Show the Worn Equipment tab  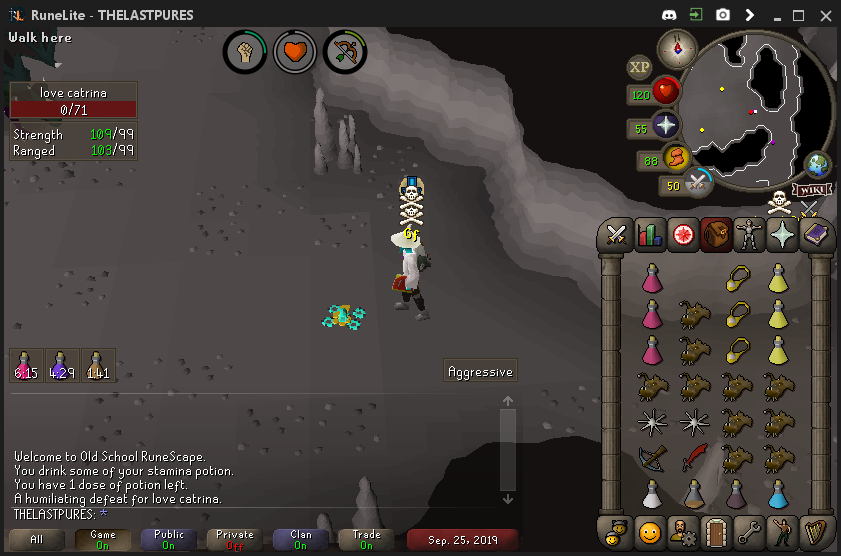pyautogui.click(x=749, y=236)
